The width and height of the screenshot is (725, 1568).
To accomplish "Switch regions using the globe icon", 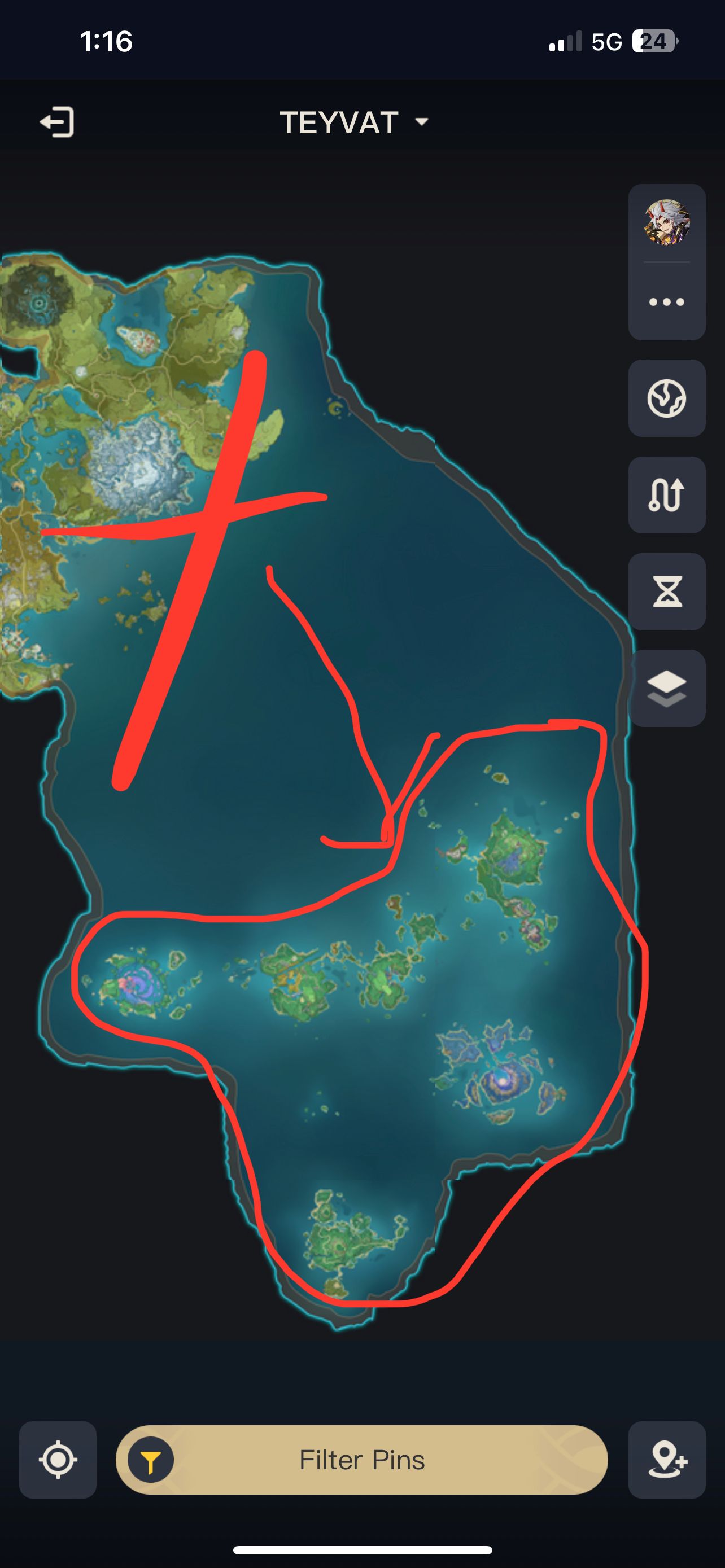I will coord(667,397).
